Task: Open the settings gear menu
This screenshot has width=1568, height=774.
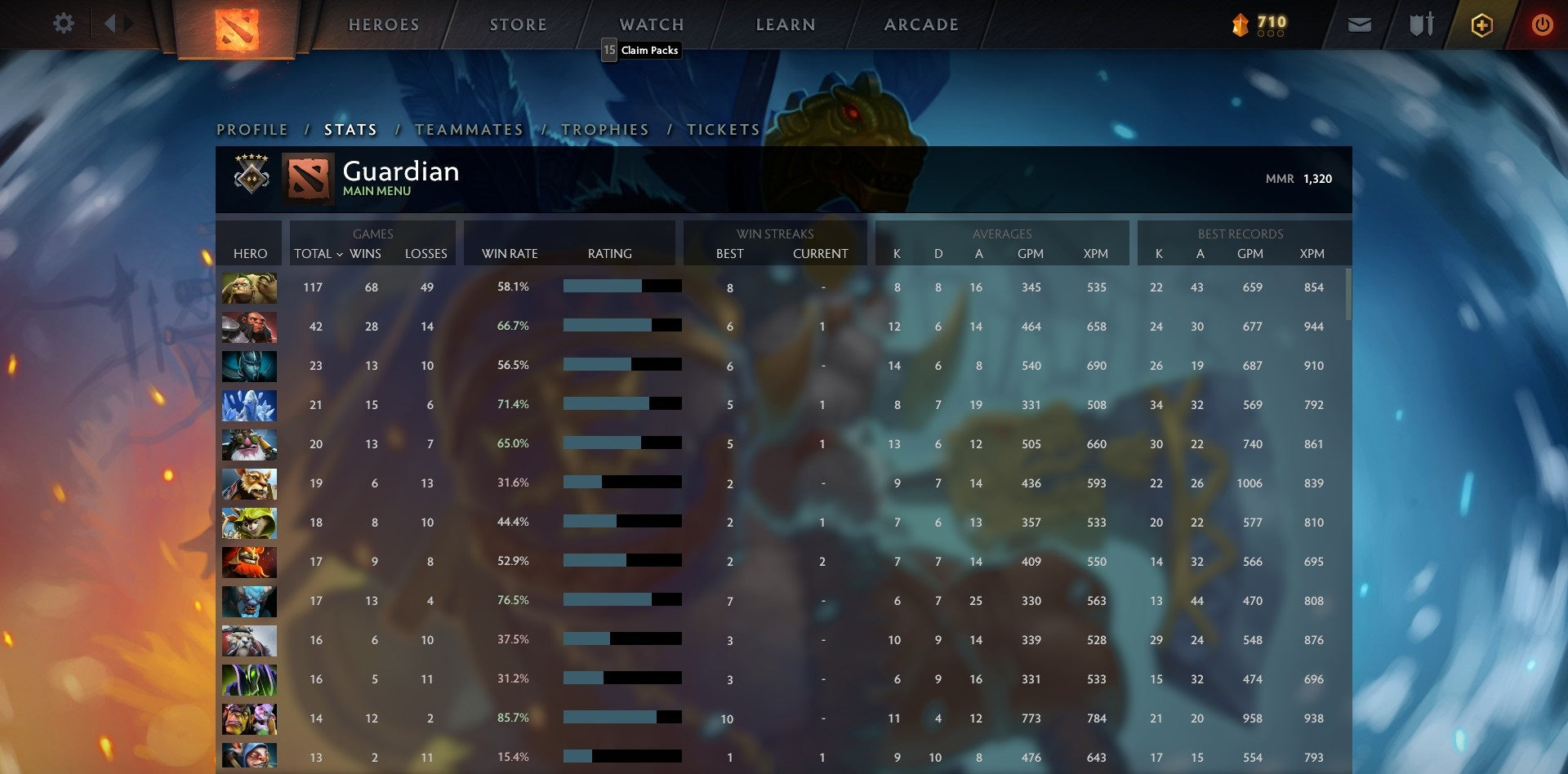Action: [64, 24]
